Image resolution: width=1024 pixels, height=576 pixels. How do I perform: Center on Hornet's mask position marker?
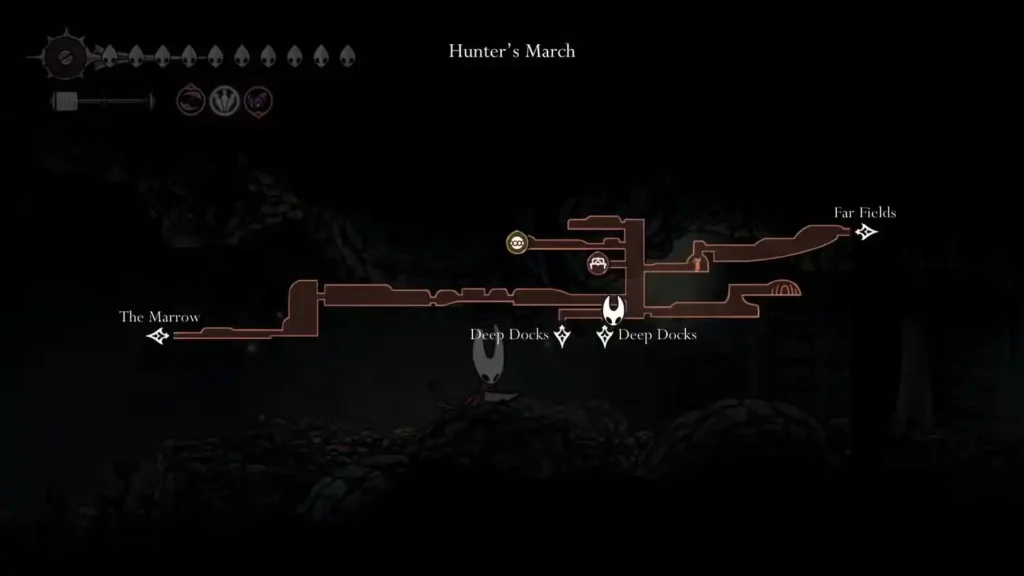[x=613, y=308]
